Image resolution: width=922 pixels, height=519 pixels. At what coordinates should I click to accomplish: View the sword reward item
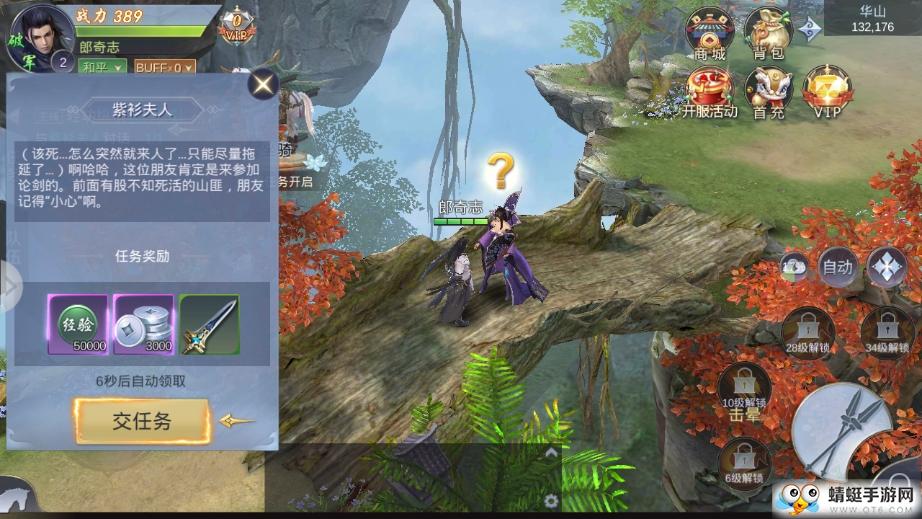click(x=209, y=324)
